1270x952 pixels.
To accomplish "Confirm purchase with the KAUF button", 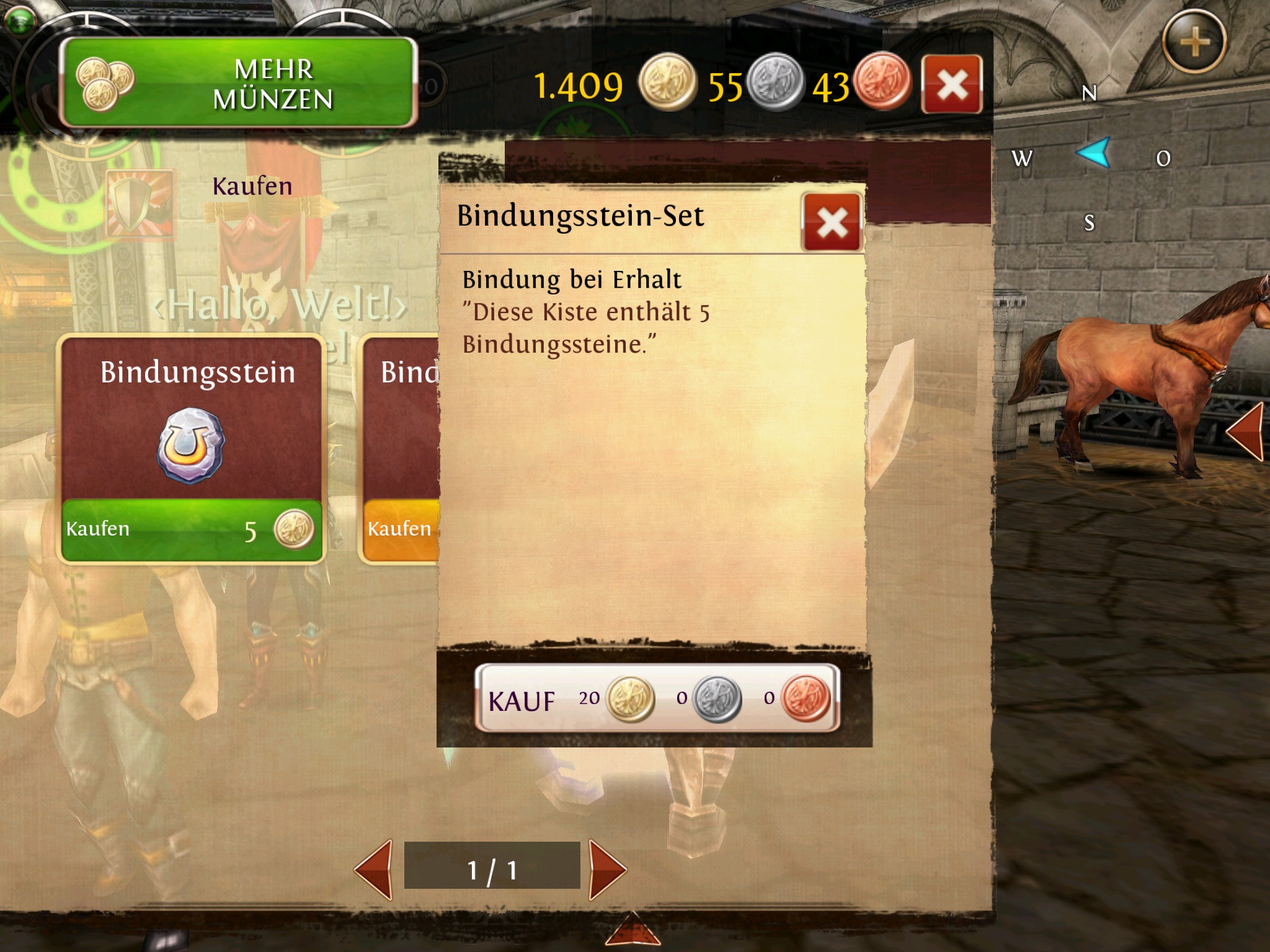I will click(x=657, y=699).
